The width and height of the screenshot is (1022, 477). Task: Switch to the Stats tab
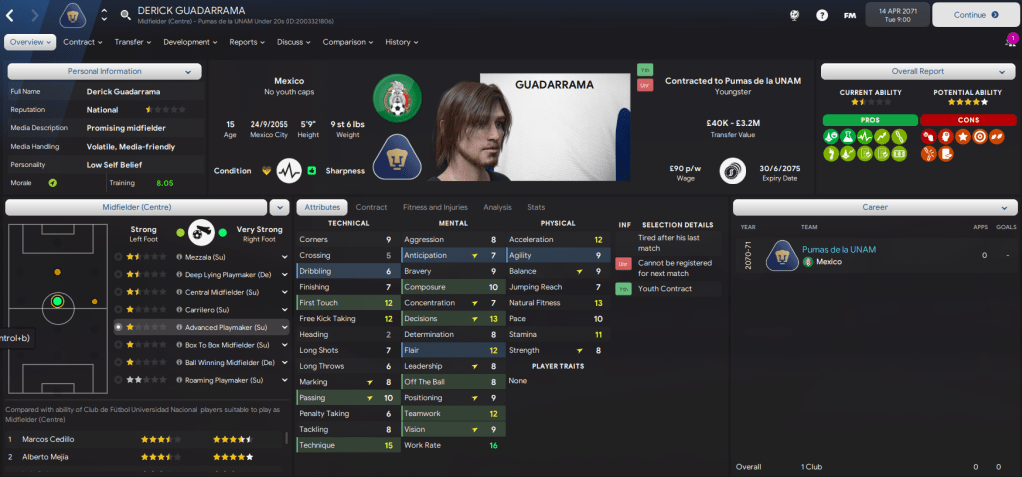point(536,207)
